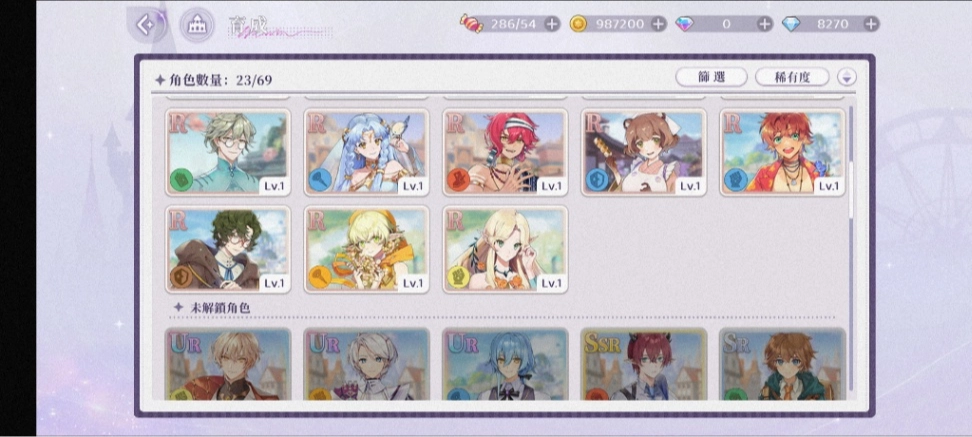This screenshot has height=437, width=972.
Task: Select the bear-eared guitar R character card
Action: tap(644, 152)
